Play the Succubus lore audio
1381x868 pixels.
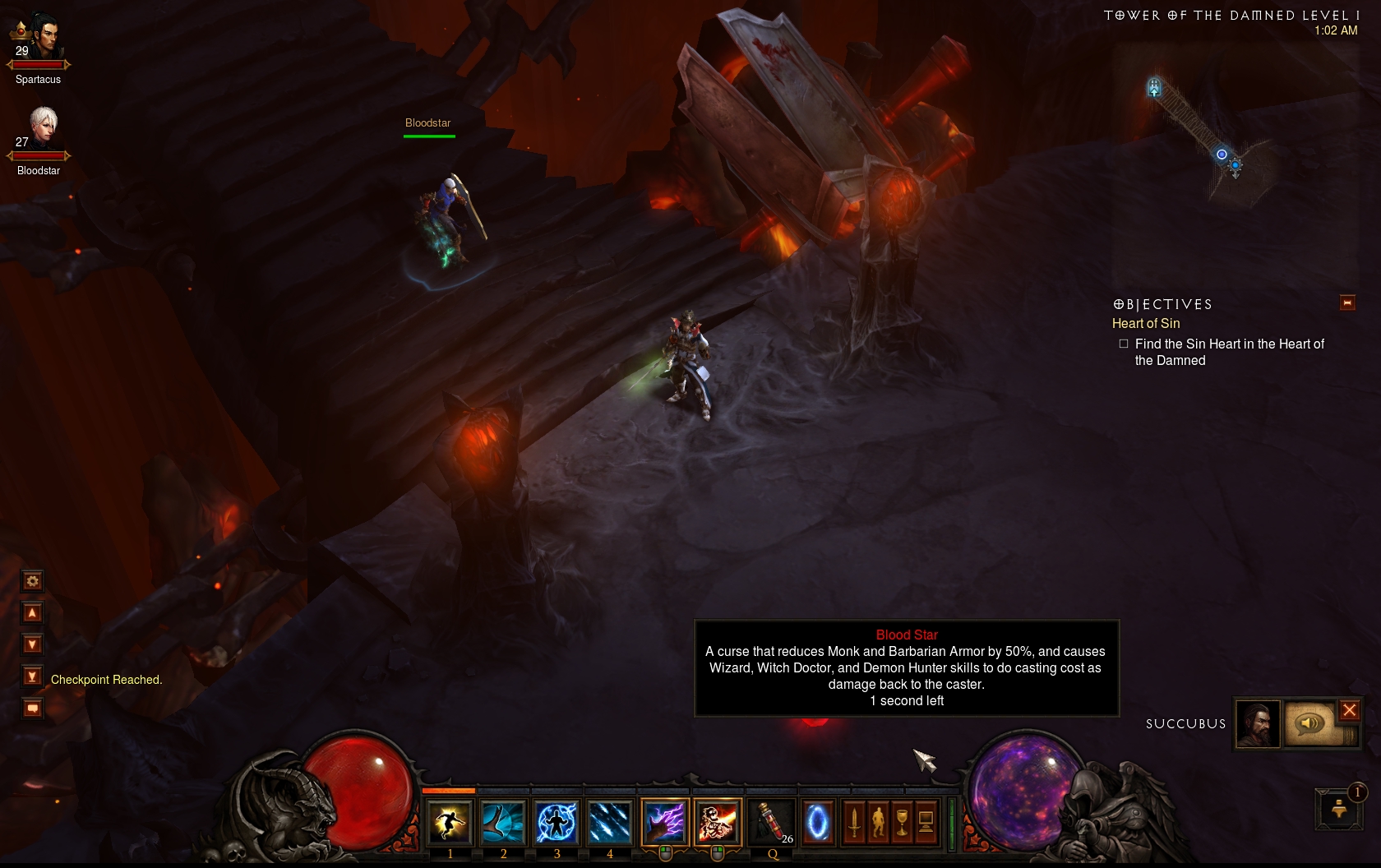(x=1310, y=723)
